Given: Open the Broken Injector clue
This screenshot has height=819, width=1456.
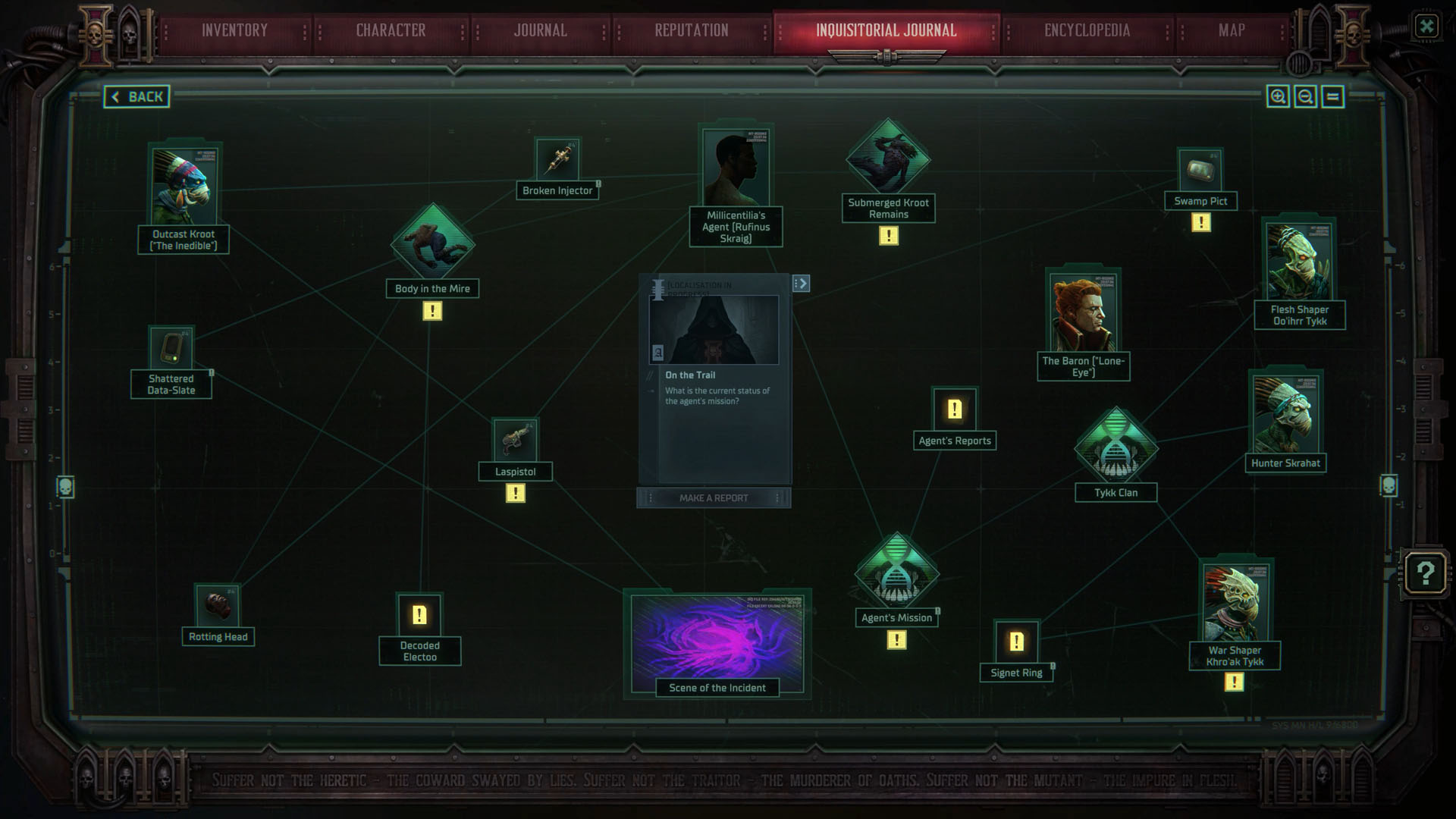Looking at the screenshot, I should click(x=558, y=160).
